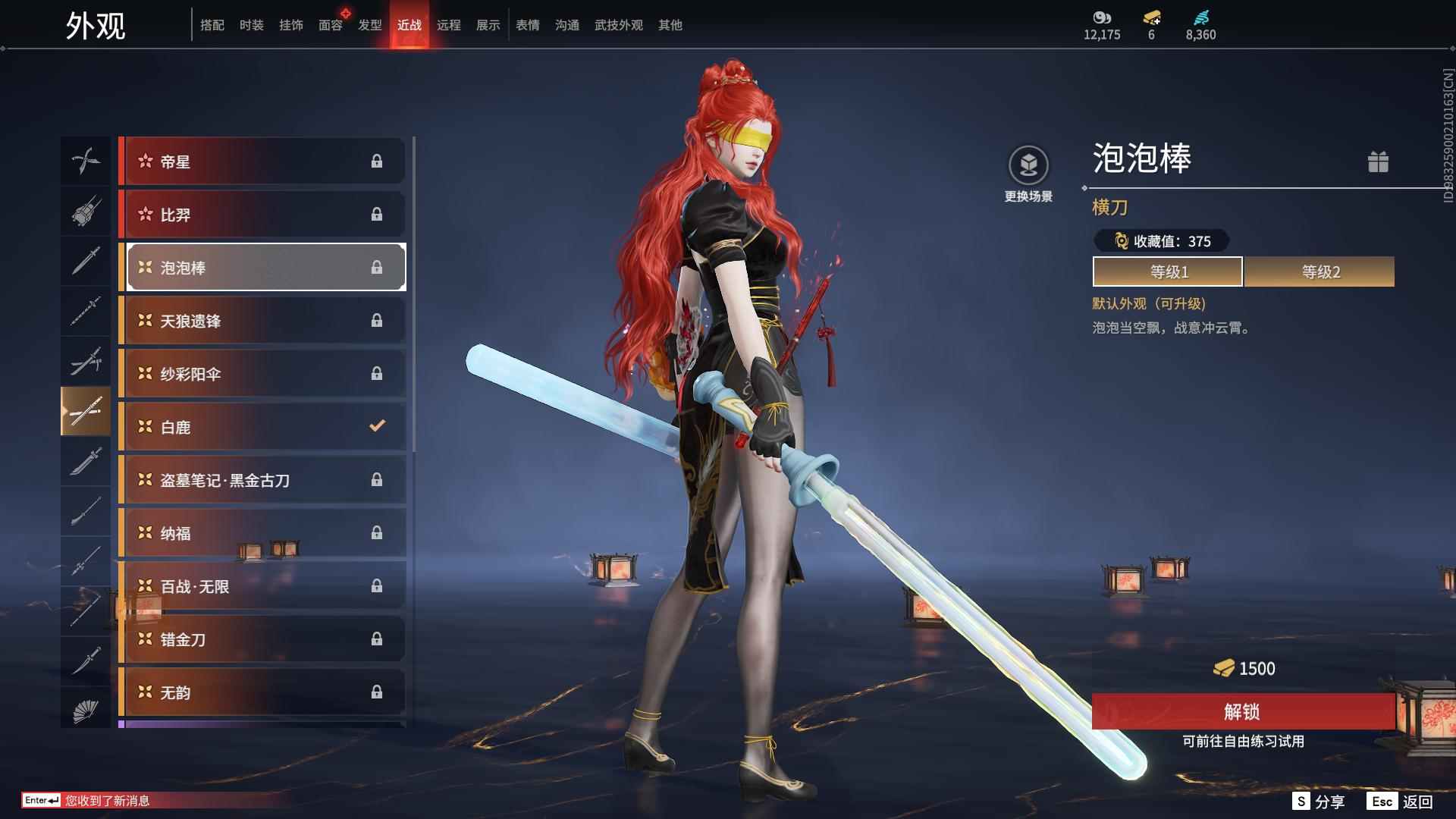The height and width of the screenshot is (819, 1456).
Task: Open the 天狼遗锋 weapon skin entry
Action: pyautogui.click(x=262, y=320)
